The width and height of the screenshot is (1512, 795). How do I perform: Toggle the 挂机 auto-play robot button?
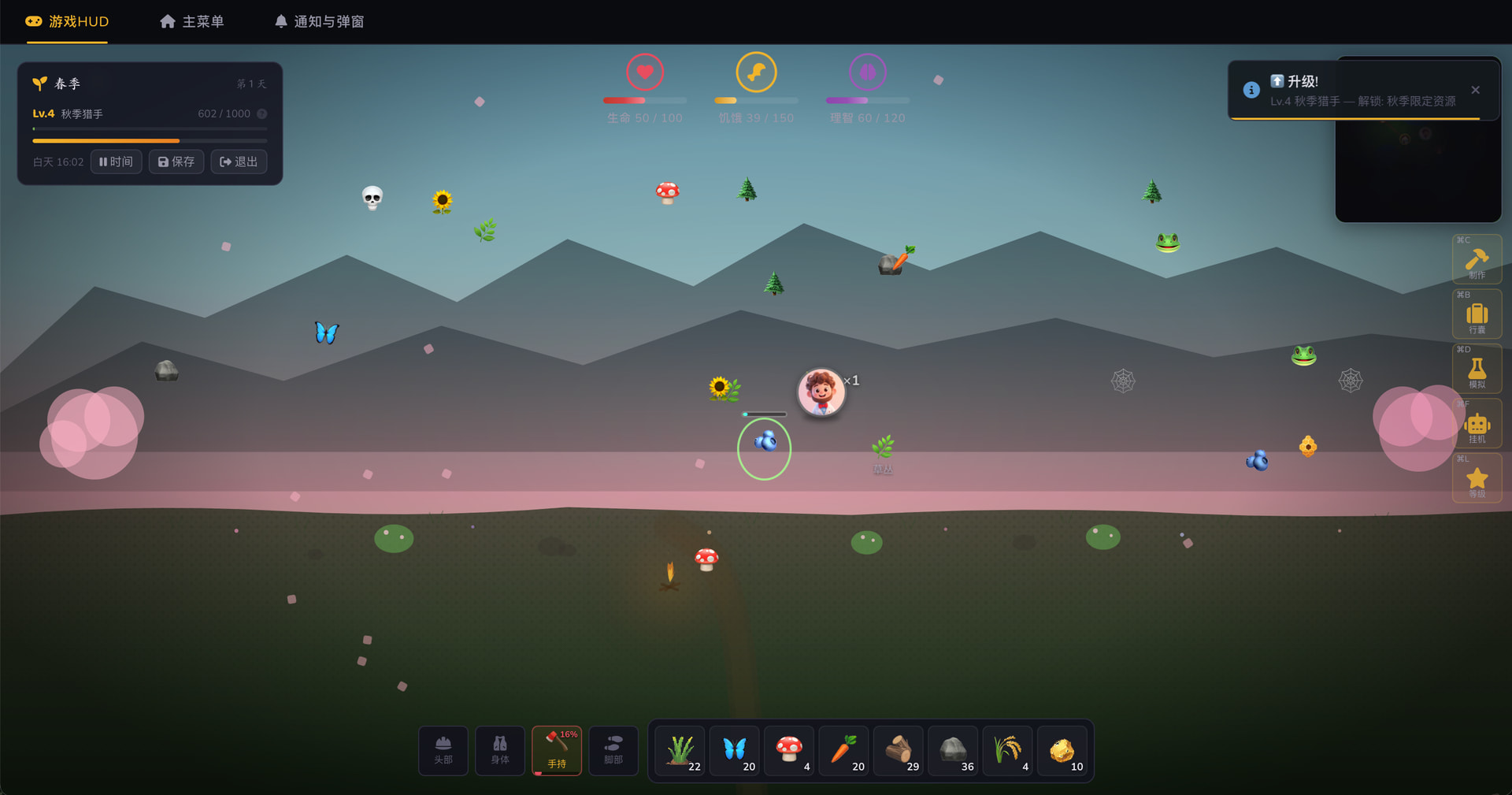click(x=1477, y=425)
